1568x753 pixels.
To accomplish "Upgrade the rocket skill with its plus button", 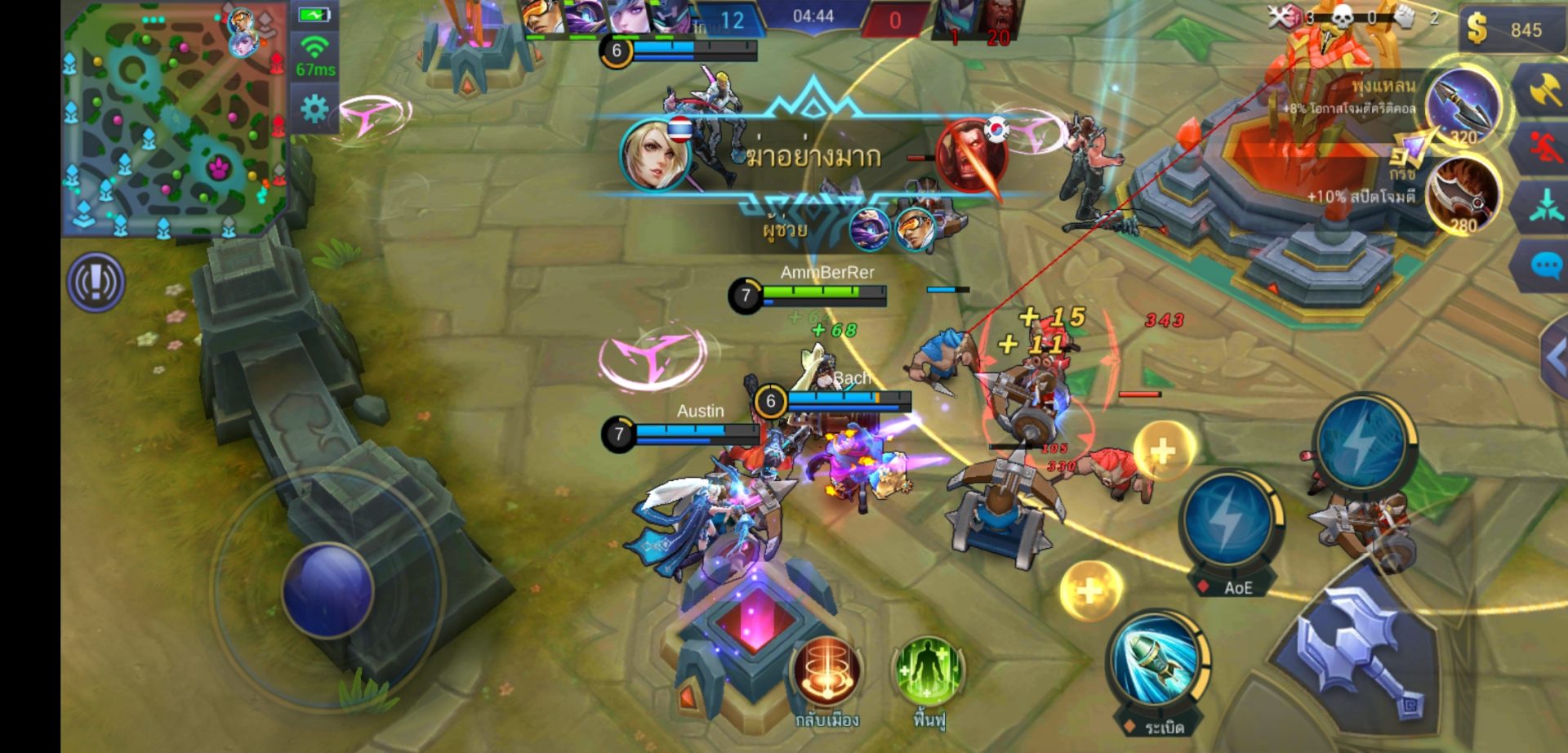I will click(1090, 590).
